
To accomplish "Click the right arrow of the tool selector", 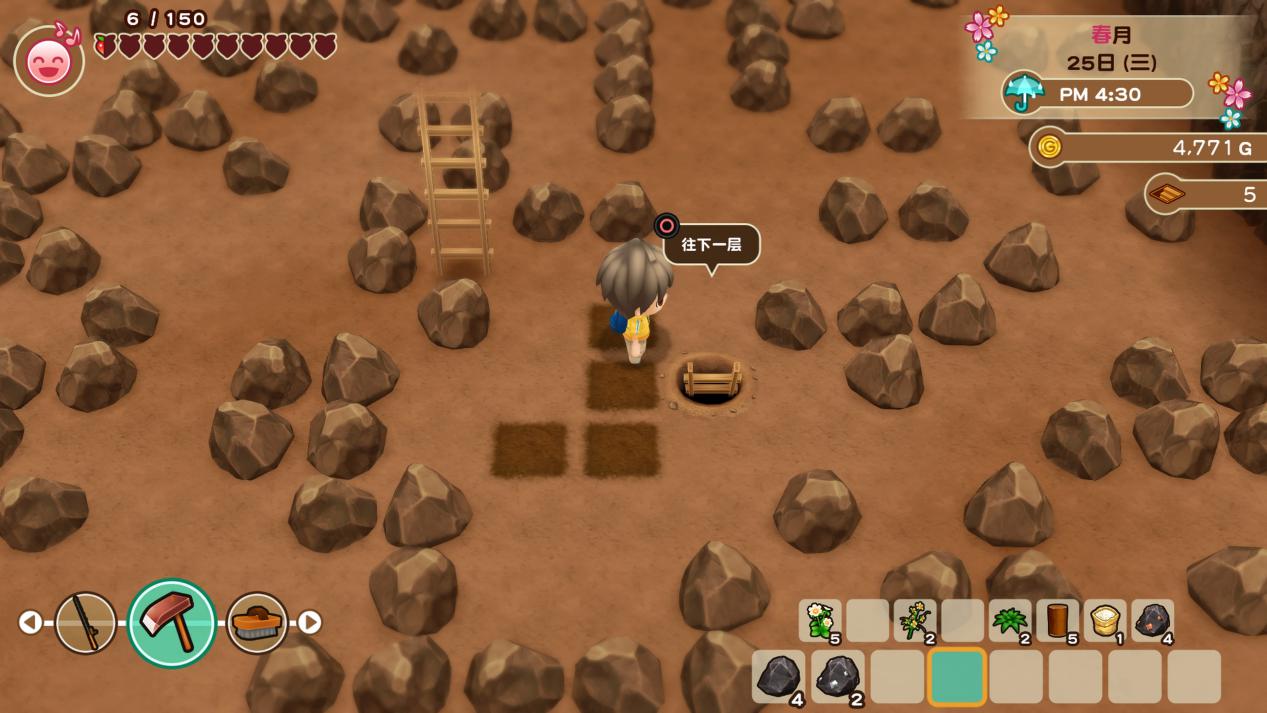I will pyautogui.click(x=310, y=622).
